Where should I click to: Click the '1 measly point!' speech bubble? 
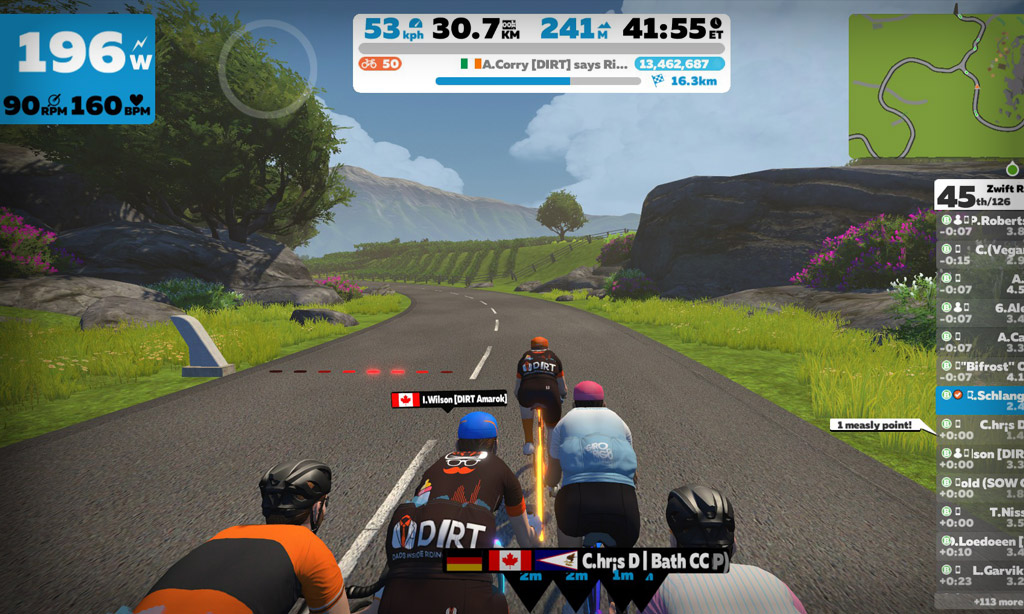coord(873,425)
